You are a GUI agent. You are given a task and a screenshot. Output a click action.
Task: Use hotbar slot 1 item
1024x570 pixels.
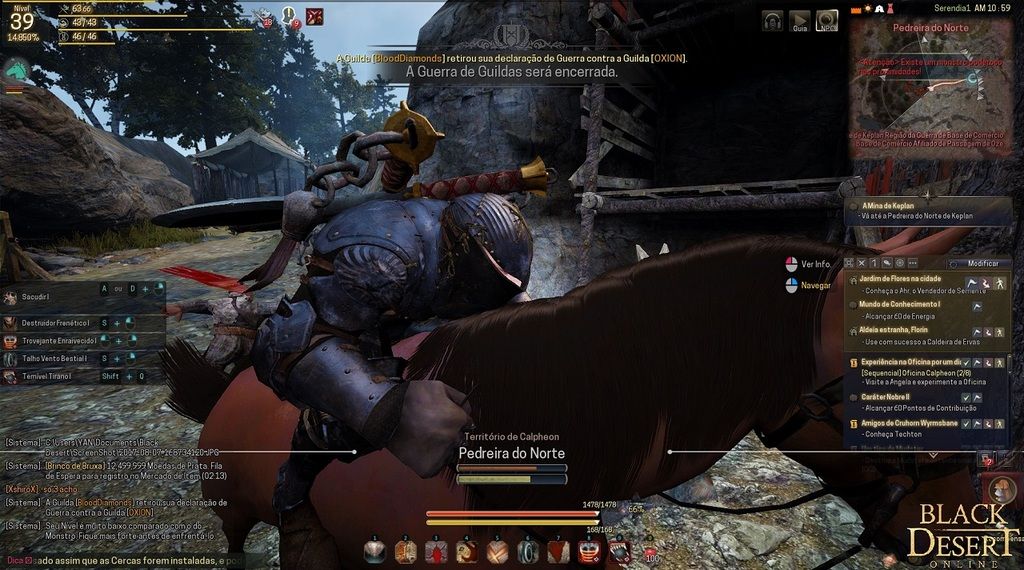pos(374,551)
